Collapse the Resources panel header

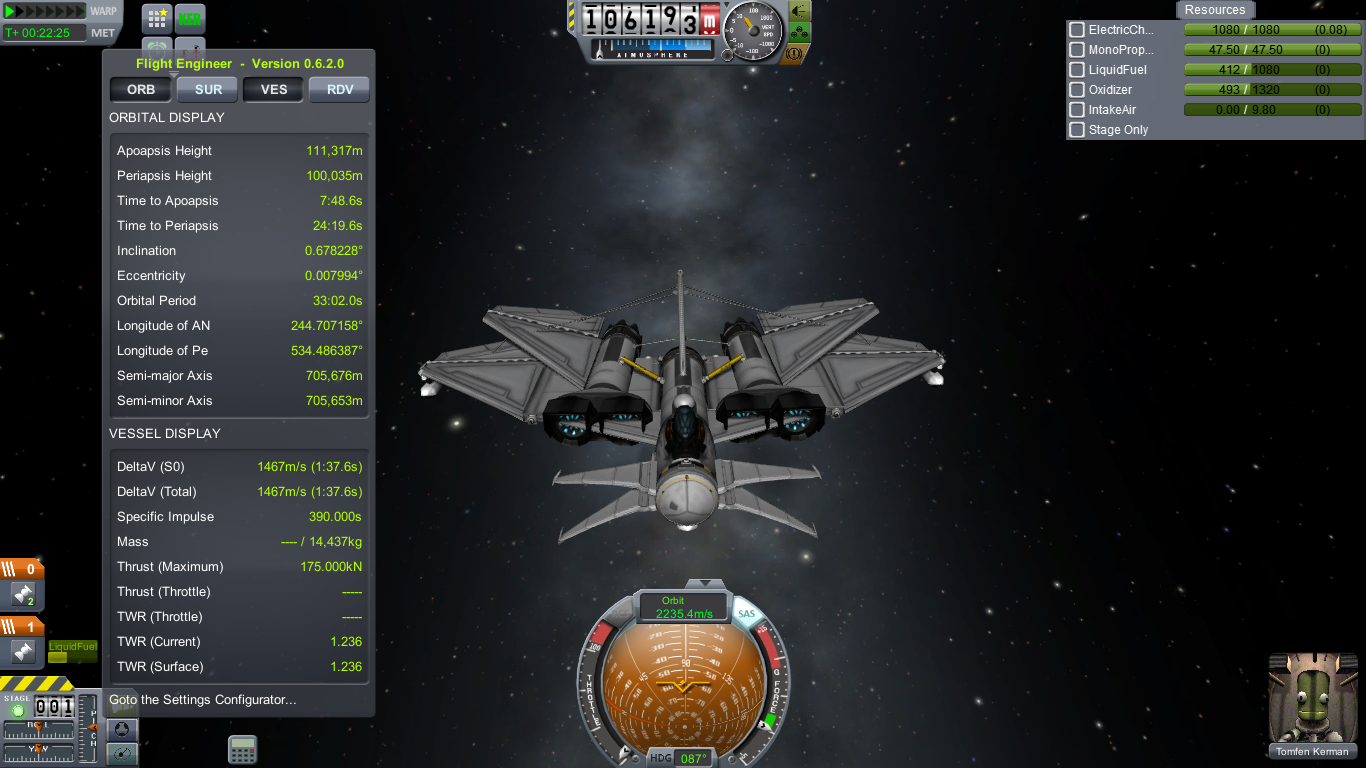(1215, 10)
